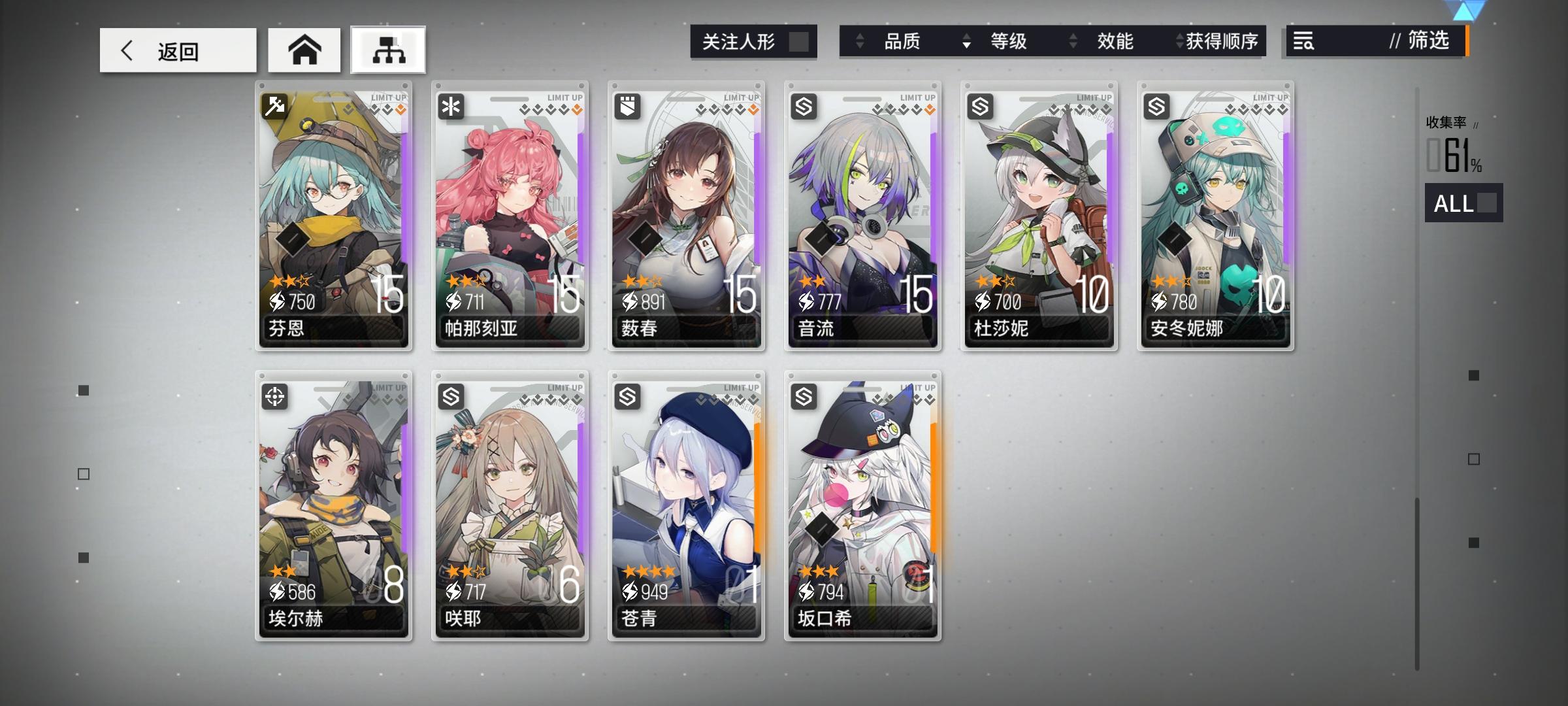Viewport: 1568px width, 706px height.
Task: Click the crosshair class icon on 埃尔赫's card
Action: [275, 395]
